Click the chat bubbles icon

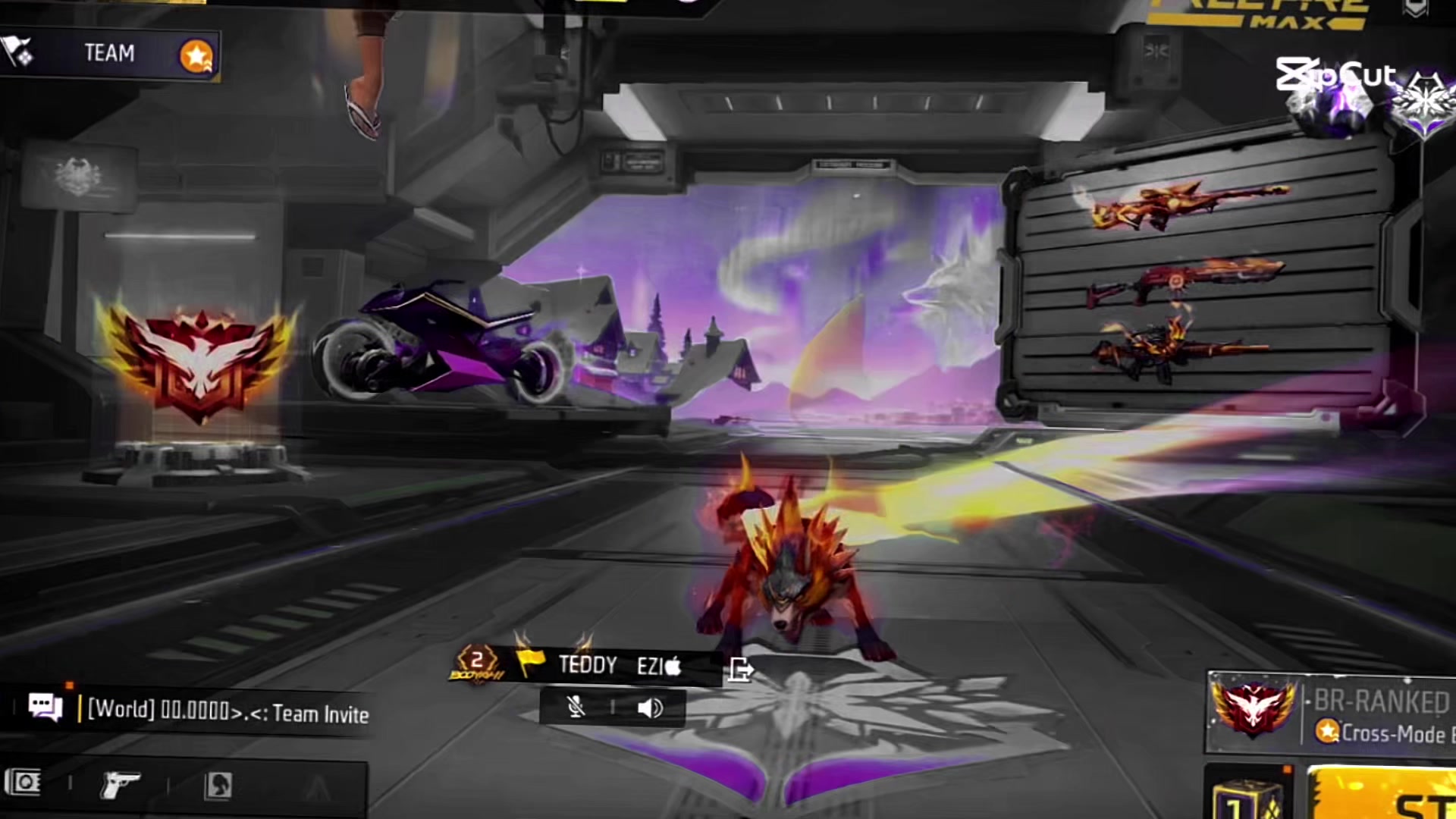[45, 708]
